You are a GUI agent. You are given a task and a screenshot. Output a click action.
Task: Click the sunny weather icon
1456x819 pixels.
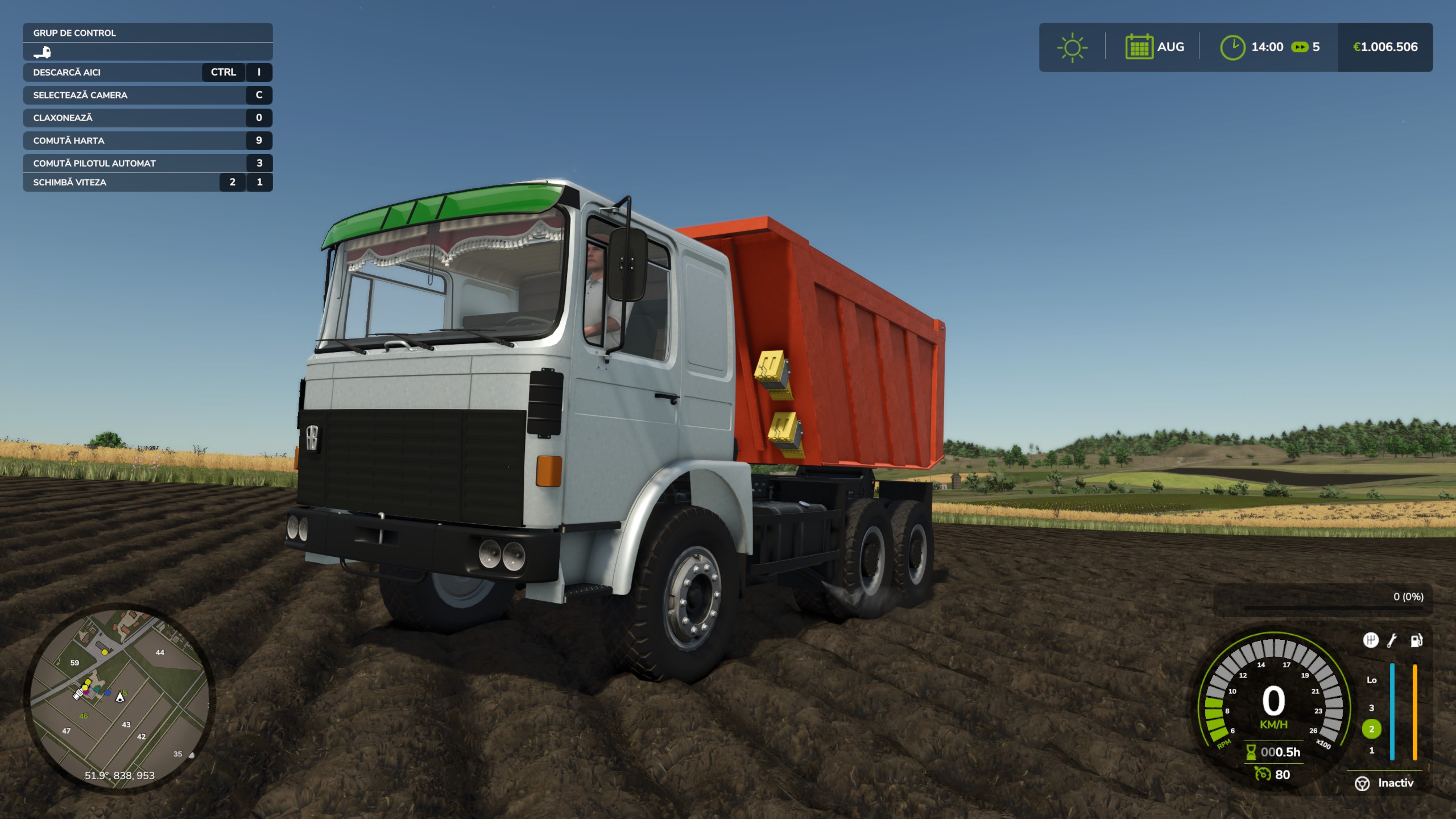tap(1072, 47)
